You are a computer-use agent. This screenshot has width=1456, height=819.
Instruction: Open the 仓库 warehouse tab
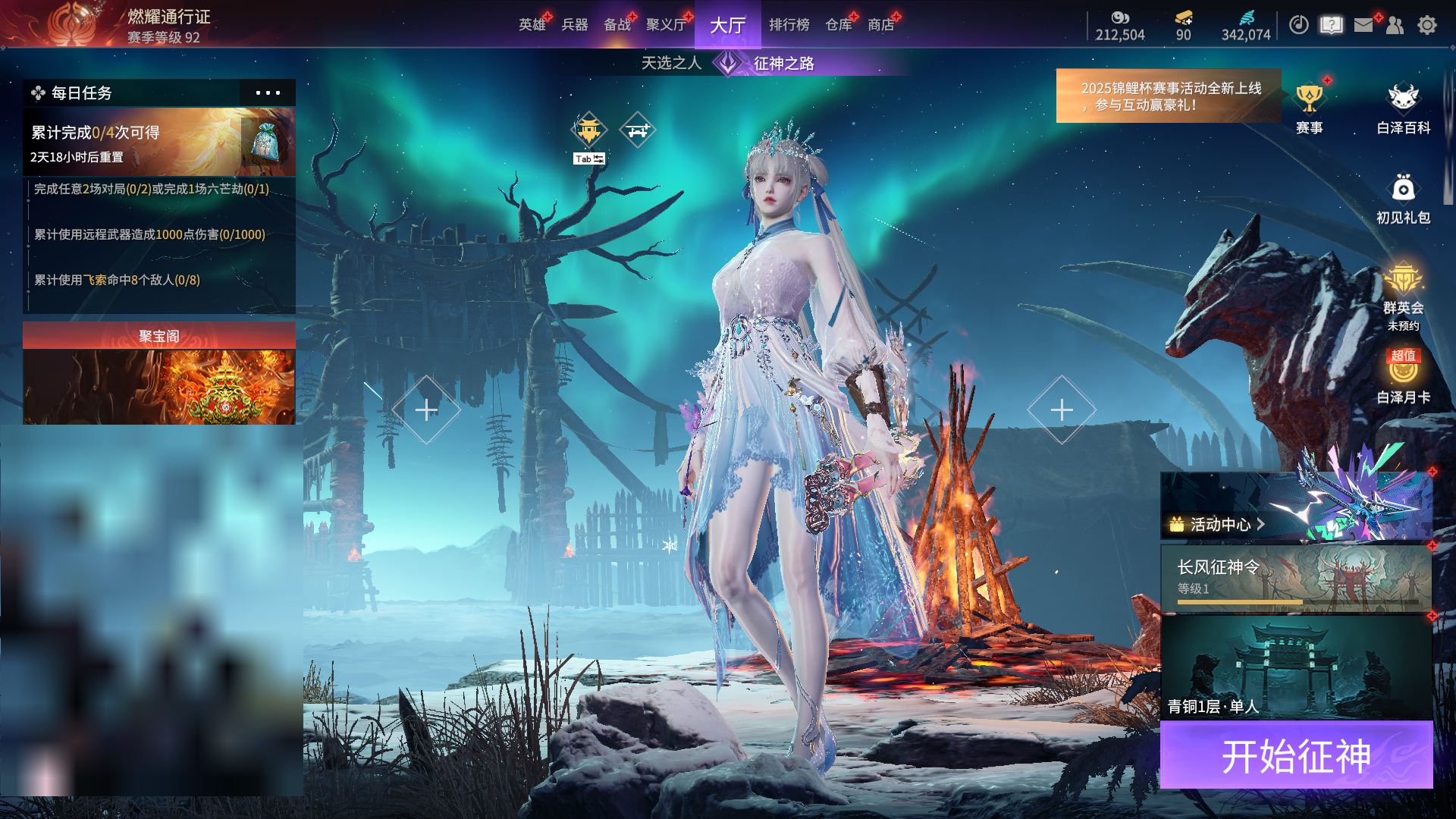(x=838, y=25)
